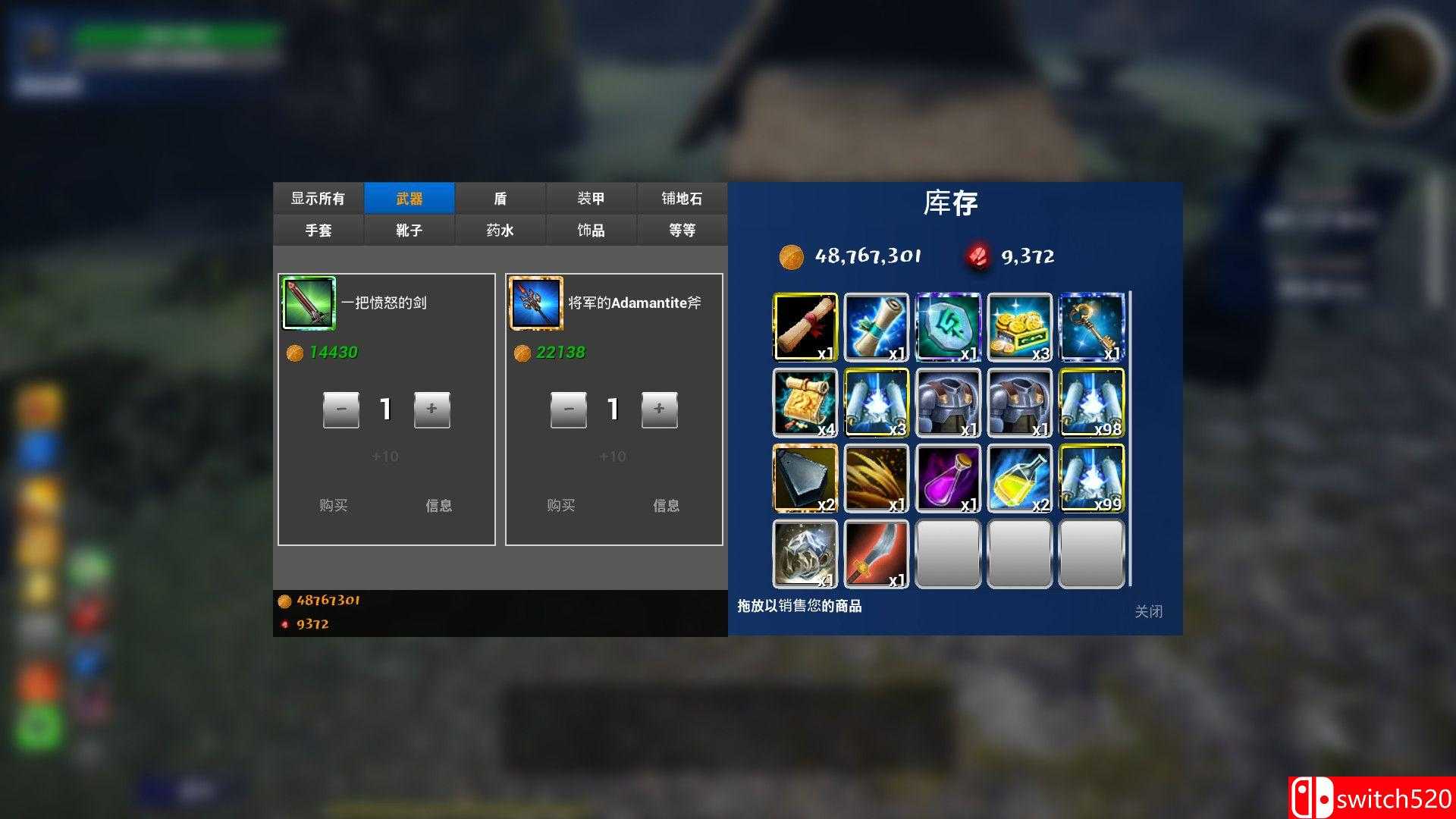Select the green rune stone inventory item
This screenshot has width=1456, height=819.
(x=948, y=328)
